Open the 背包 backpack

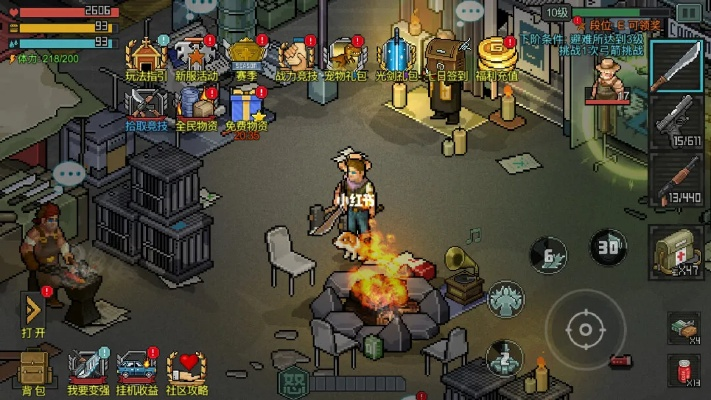click(x=33, y=372)
